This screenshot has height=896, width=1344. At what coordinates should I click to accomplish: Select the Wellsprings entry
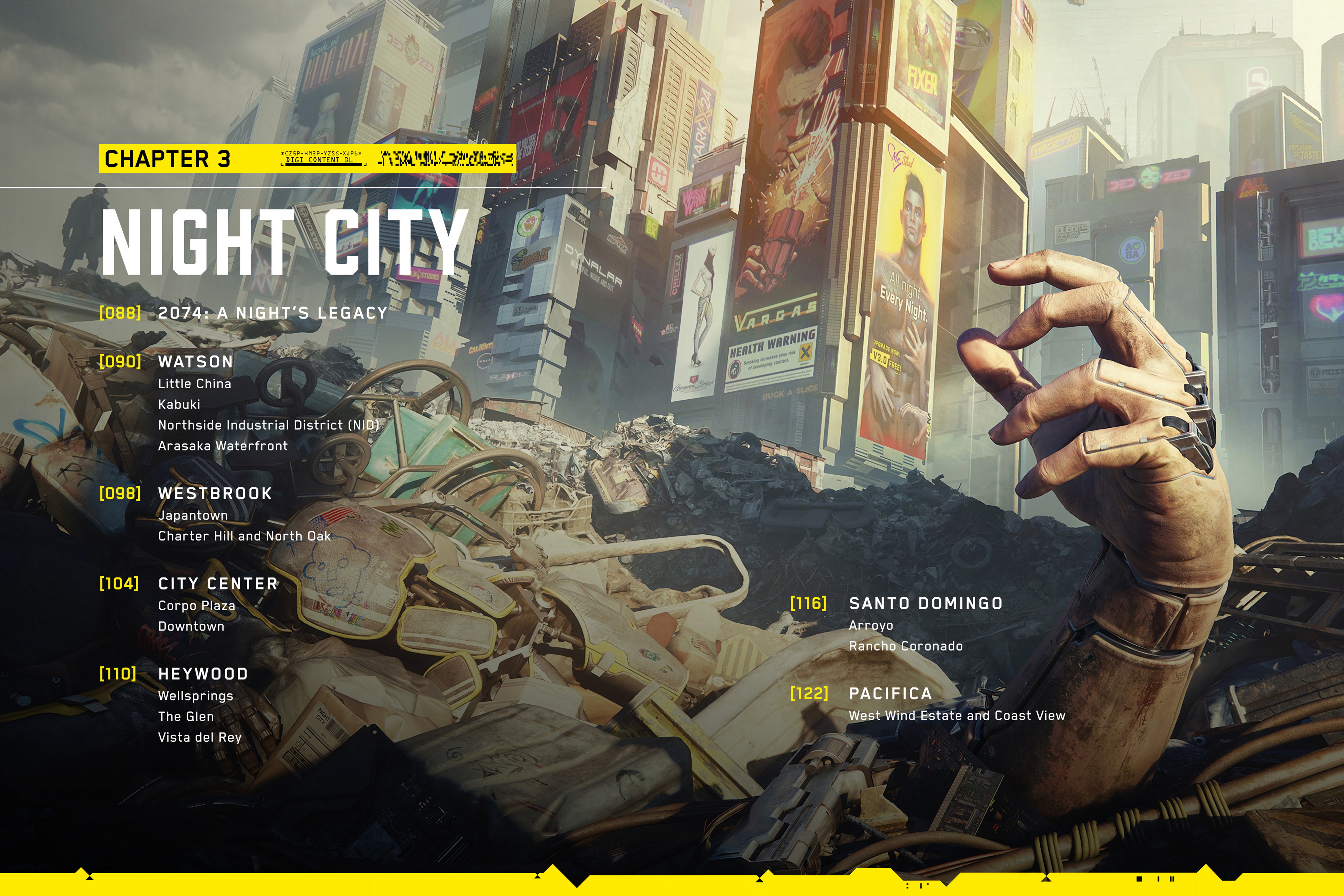tap(196, 696)
